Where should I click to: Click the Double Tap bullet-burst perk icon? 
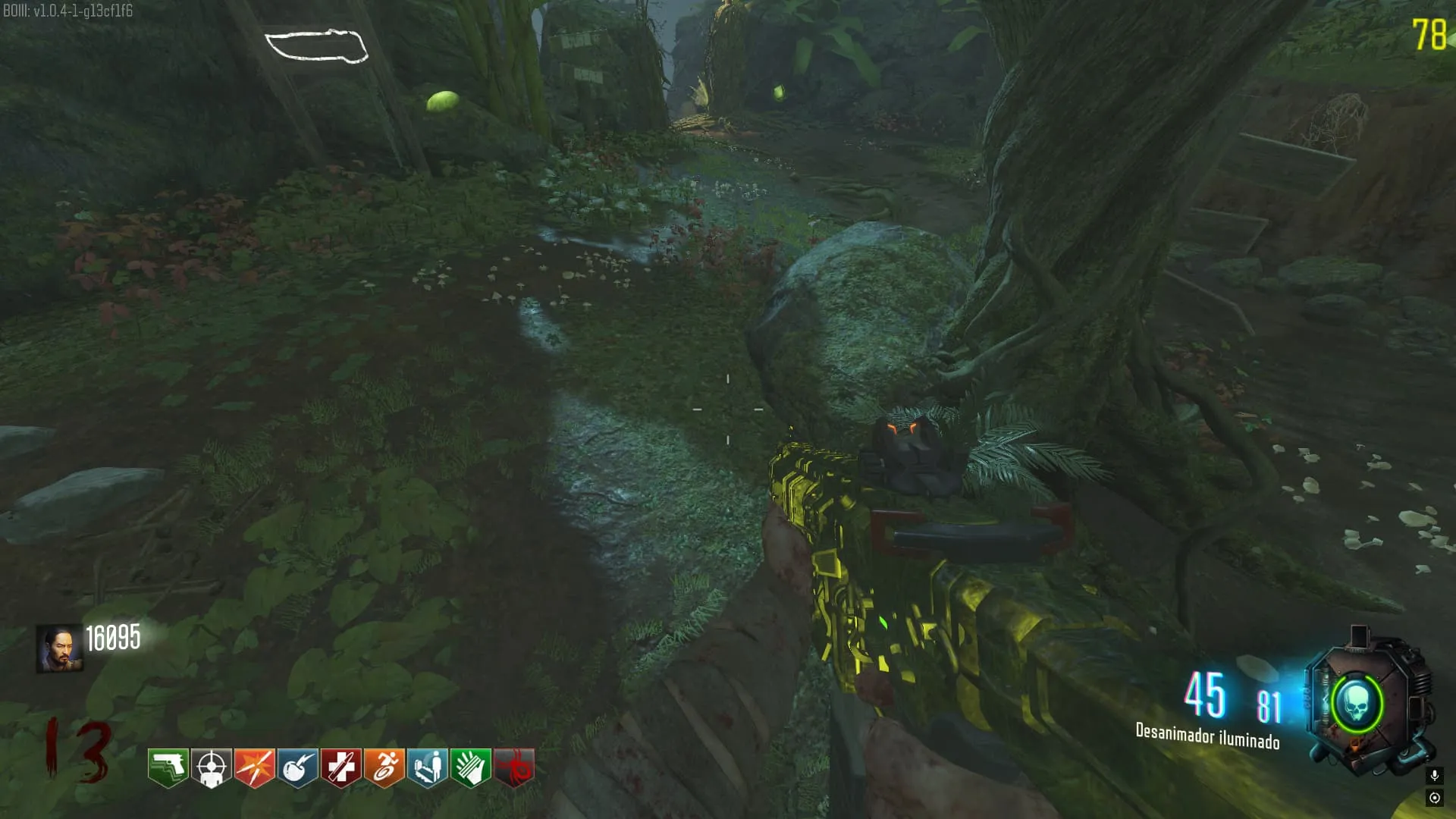[x=254, y=767]
